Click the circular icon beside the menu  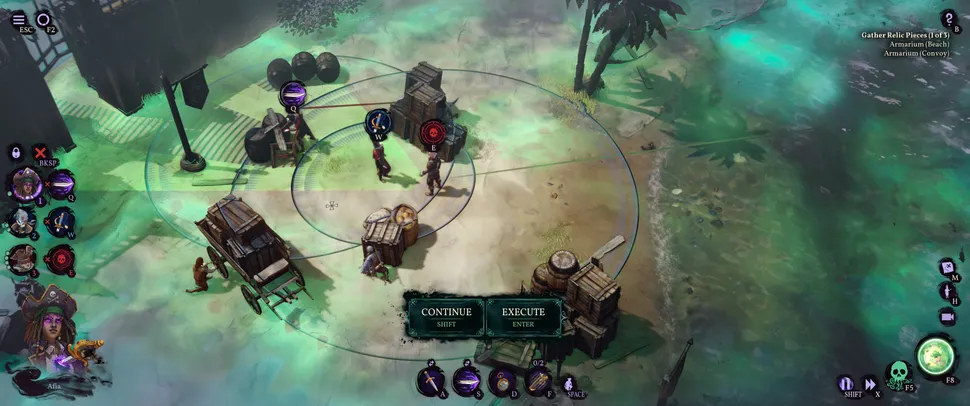43,19
